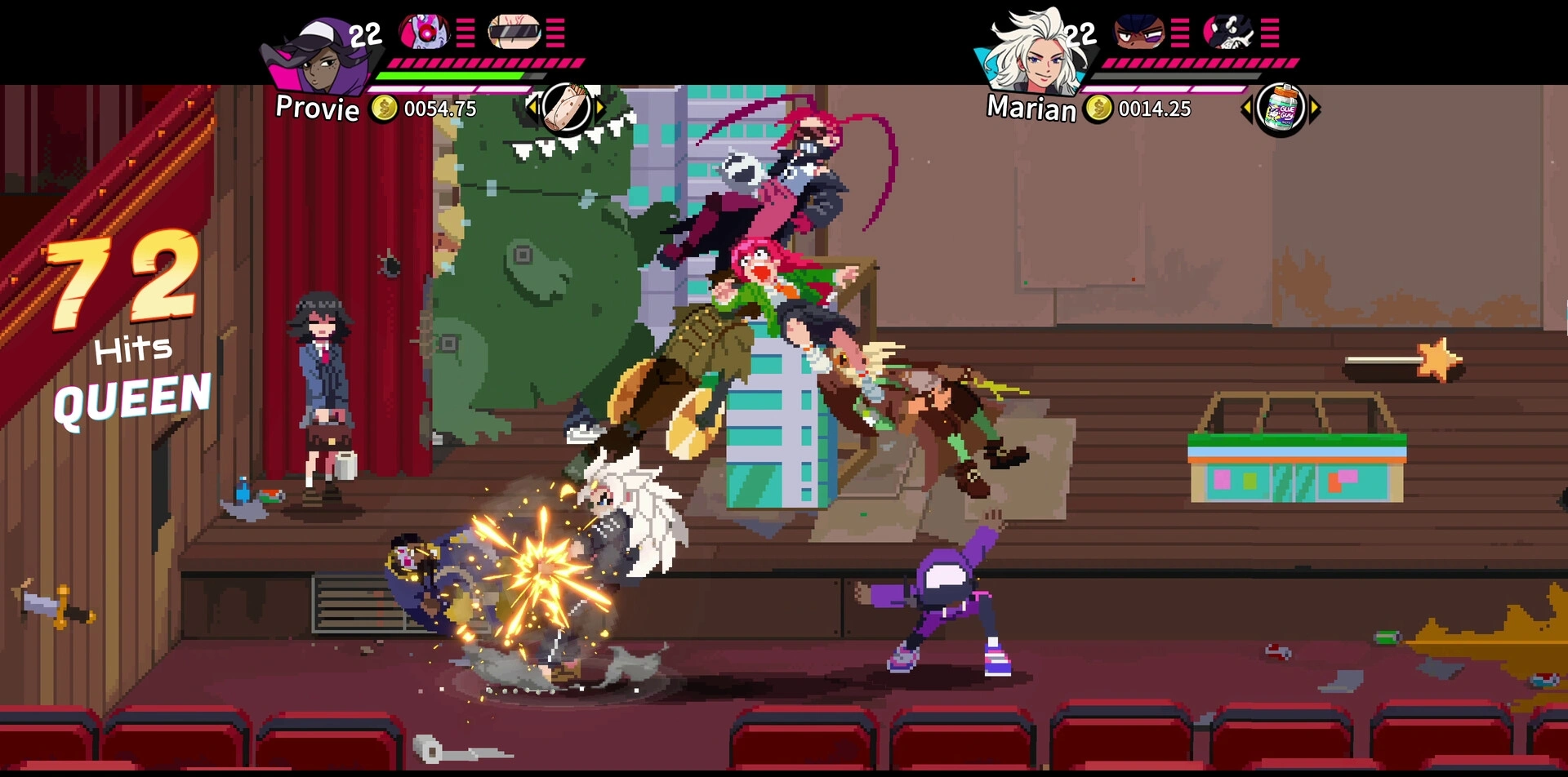Call Provie's sunglasses-wearing recruit
The width and height of the screenshot is (1568, 777).
point(514,32)
